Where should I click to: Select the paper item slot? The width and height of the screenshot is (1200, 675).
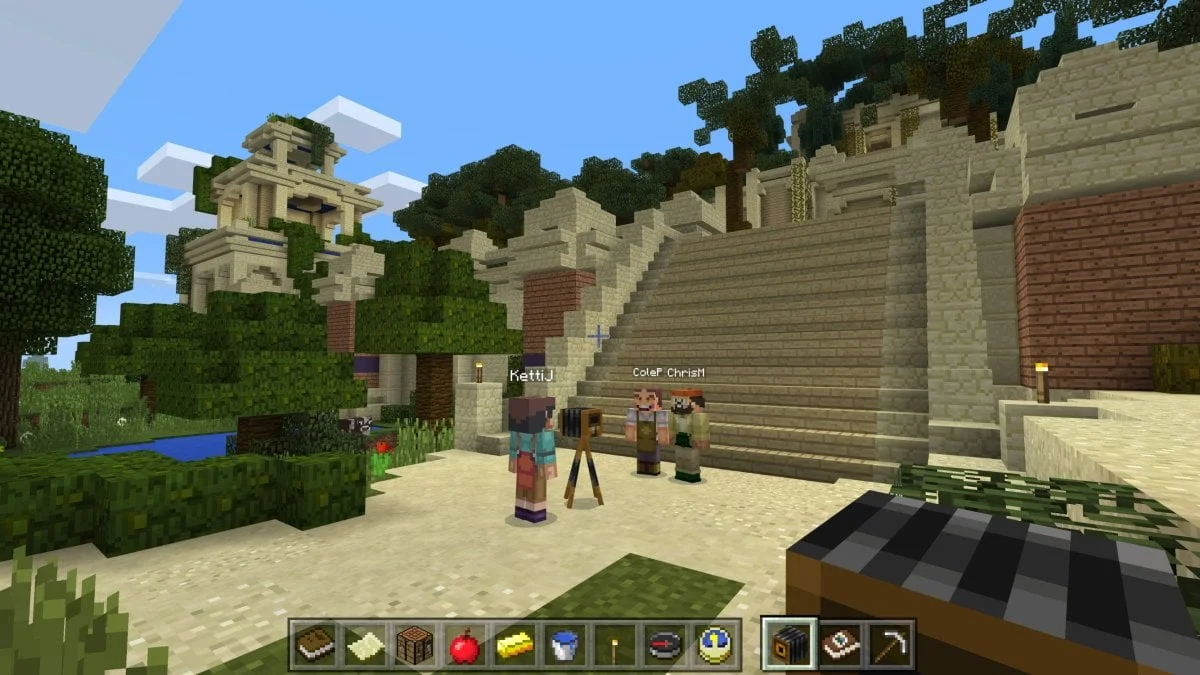pos(363,644)
